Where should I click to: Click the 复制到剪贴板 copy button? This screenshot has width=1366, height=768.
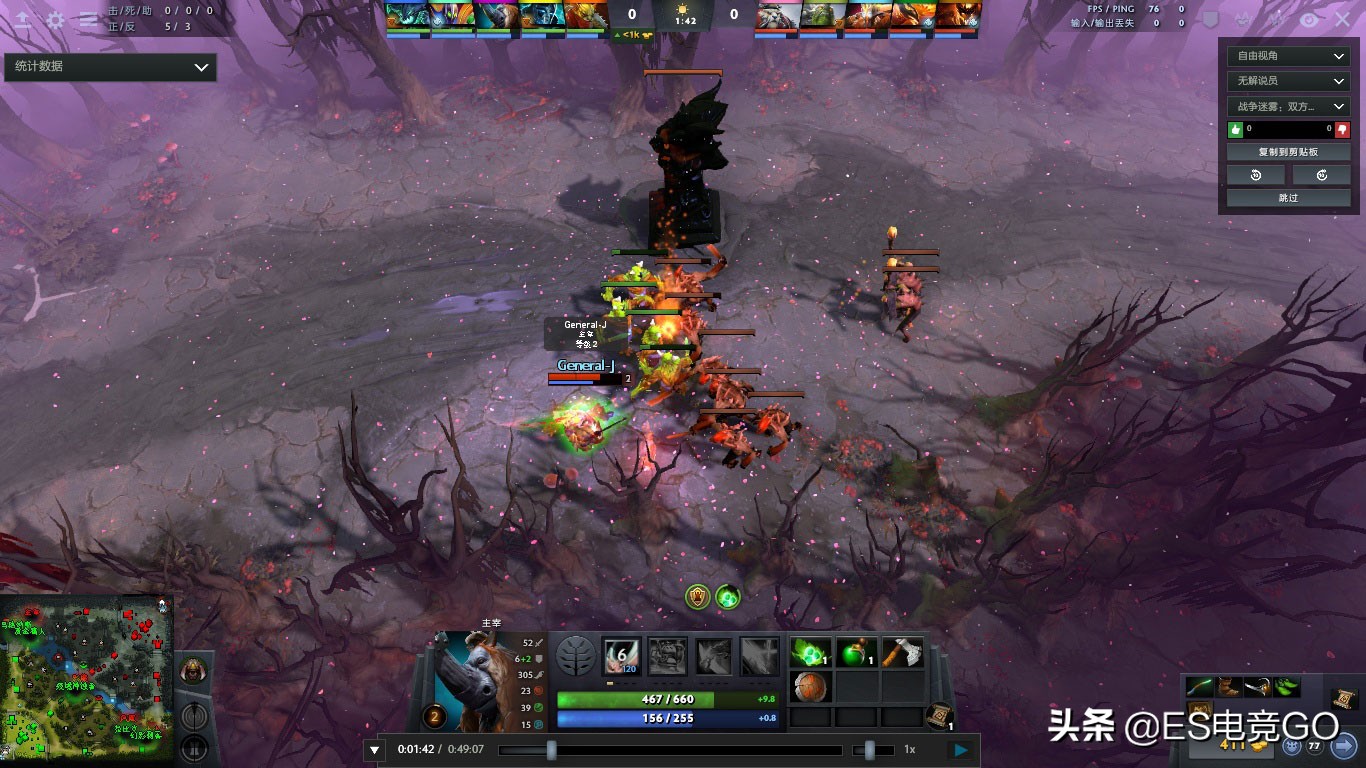[x=1288, y=150]
